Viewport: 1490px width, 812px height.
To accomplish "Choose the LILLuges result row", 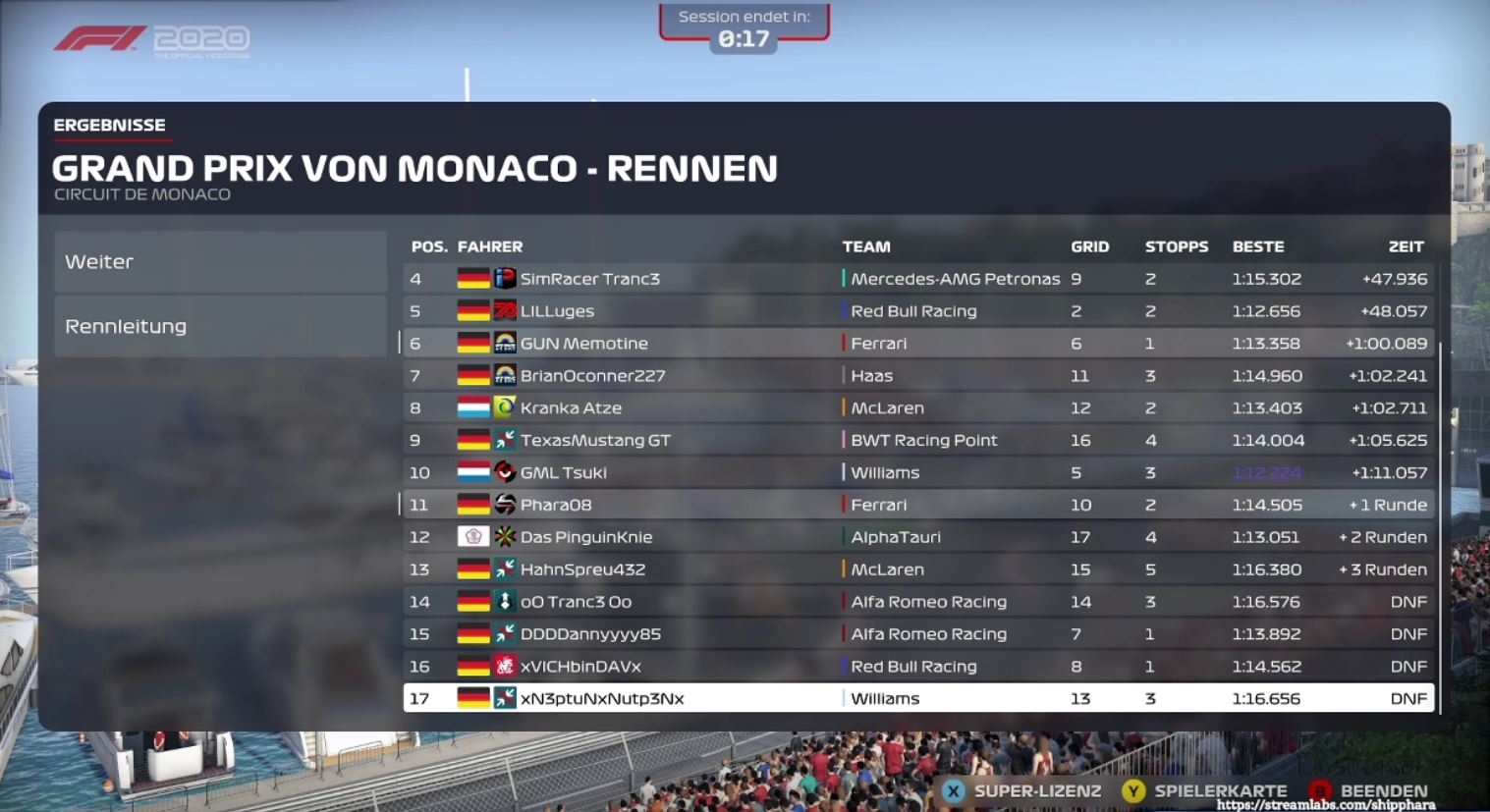I will pos(917,311).
